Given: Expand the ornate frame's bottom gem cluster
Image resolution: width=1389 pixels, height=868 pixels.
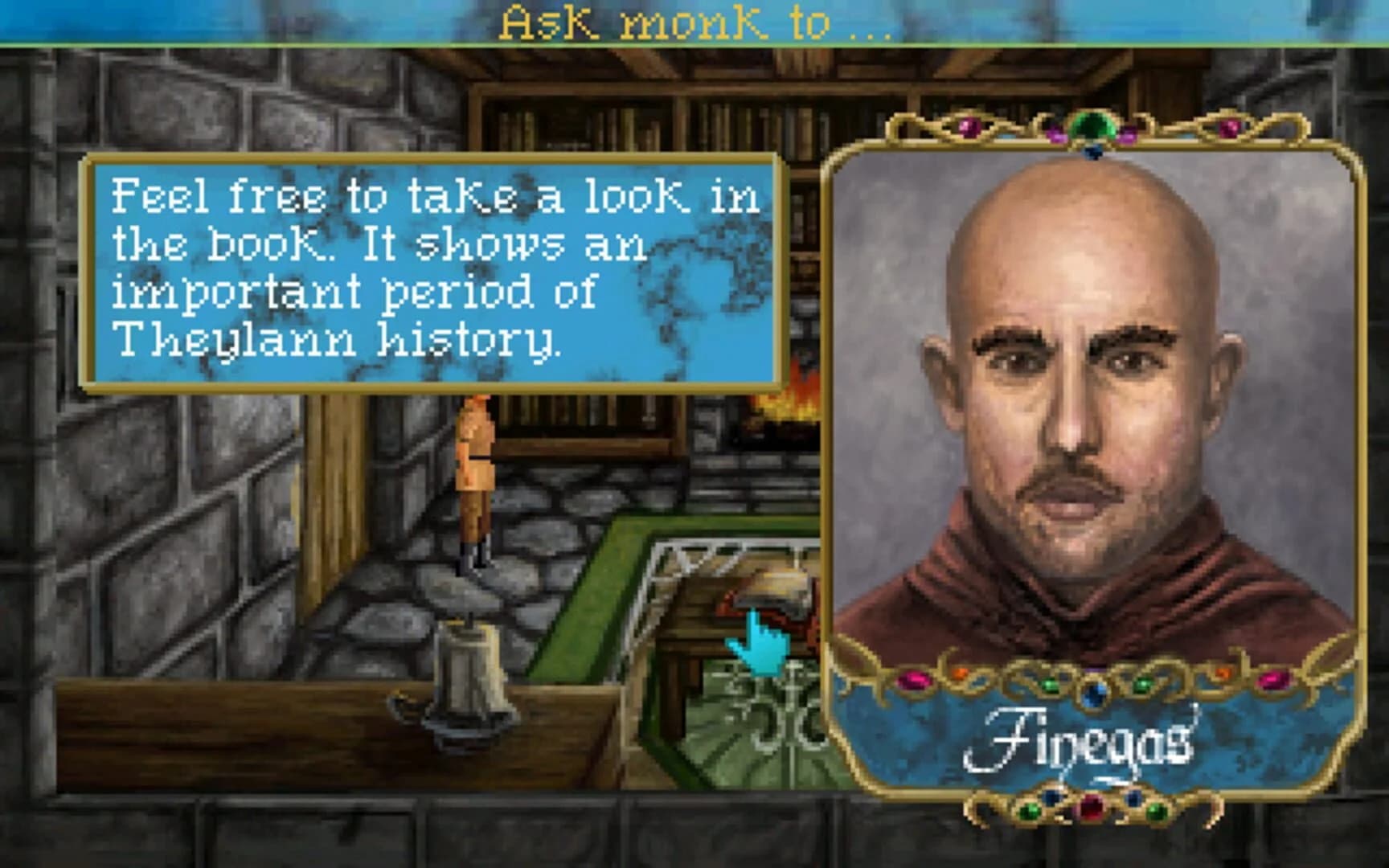Looking at the screenshot, I should tap(1092, 808).
